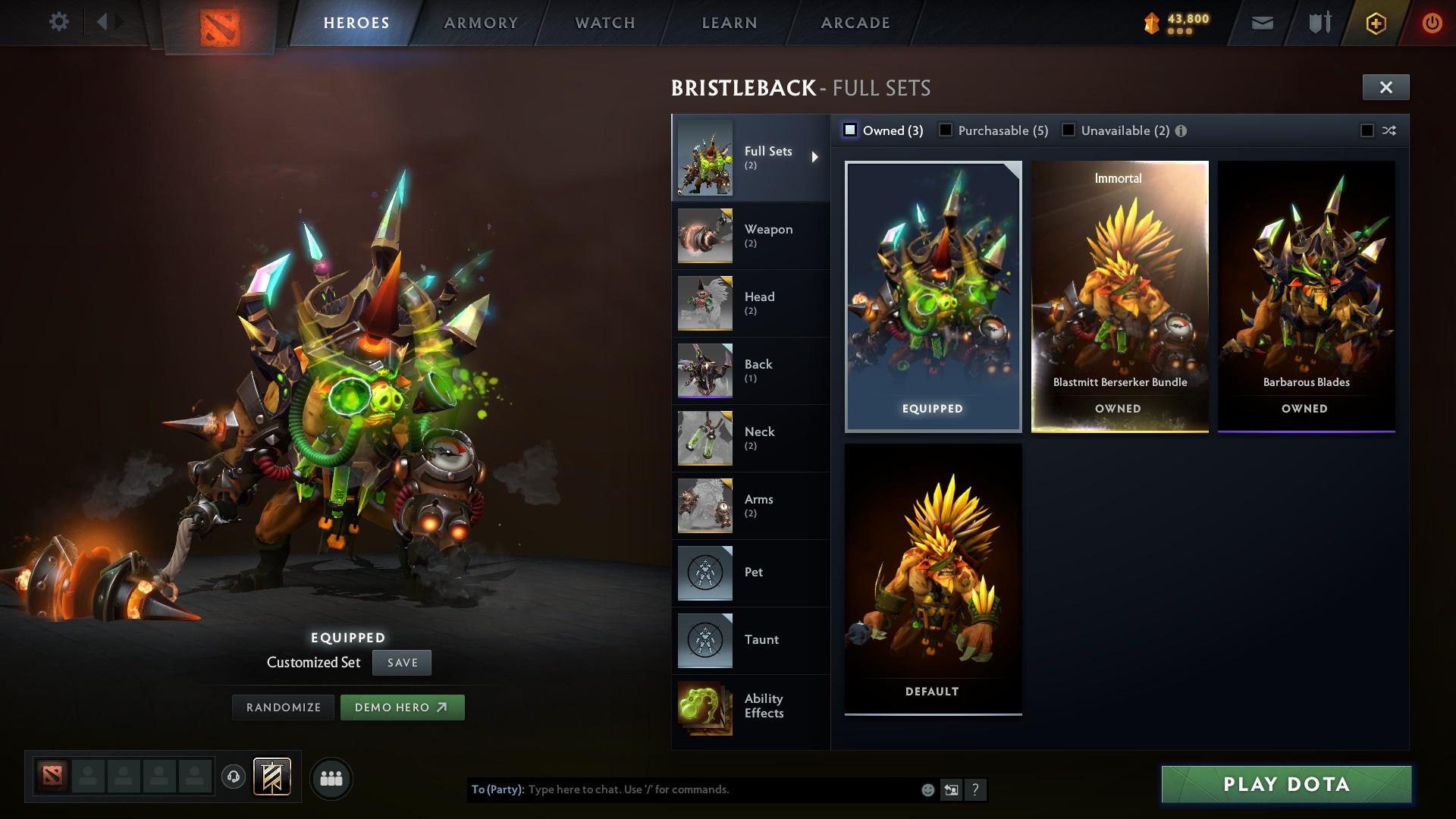Switch to the HEROES tab
Viewport: 1456px width, 819px height.
pos(355,23)
